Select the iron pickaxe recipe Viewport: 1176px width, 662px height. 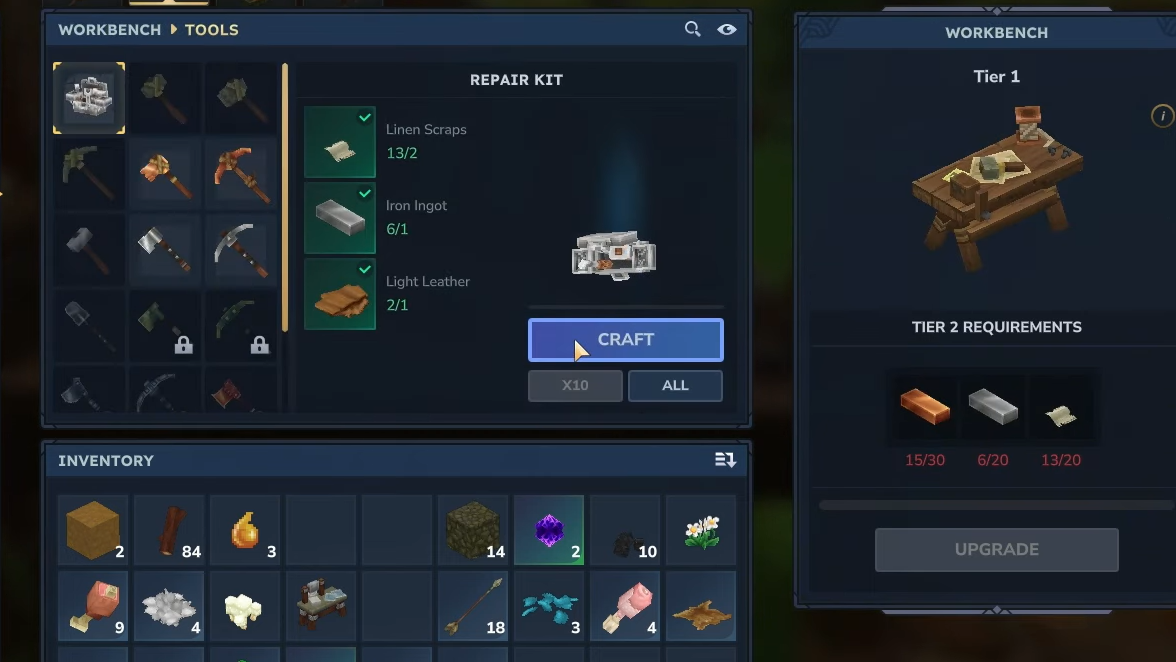click(x=241, y=250)
